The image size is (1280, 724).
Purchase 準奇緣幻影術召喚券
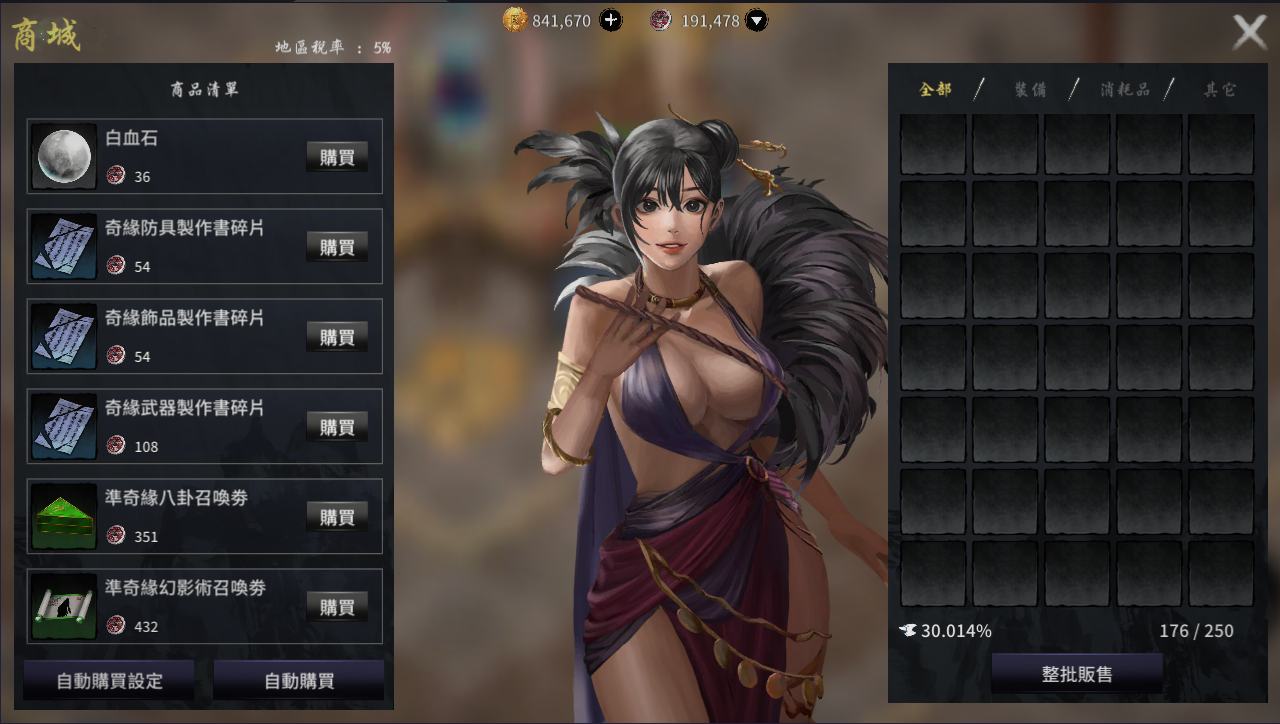[337, 607]
